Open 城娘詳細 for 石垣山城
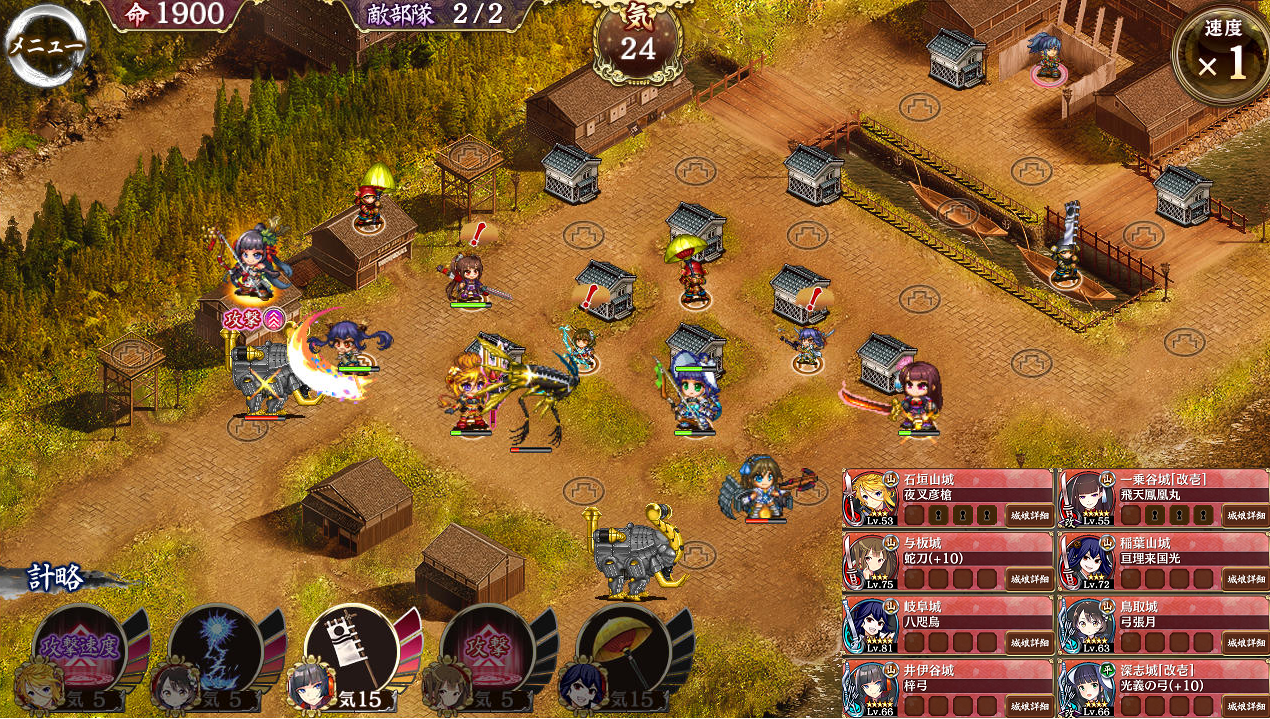This screenshot has width=1270, height=719. (1028, 515)
